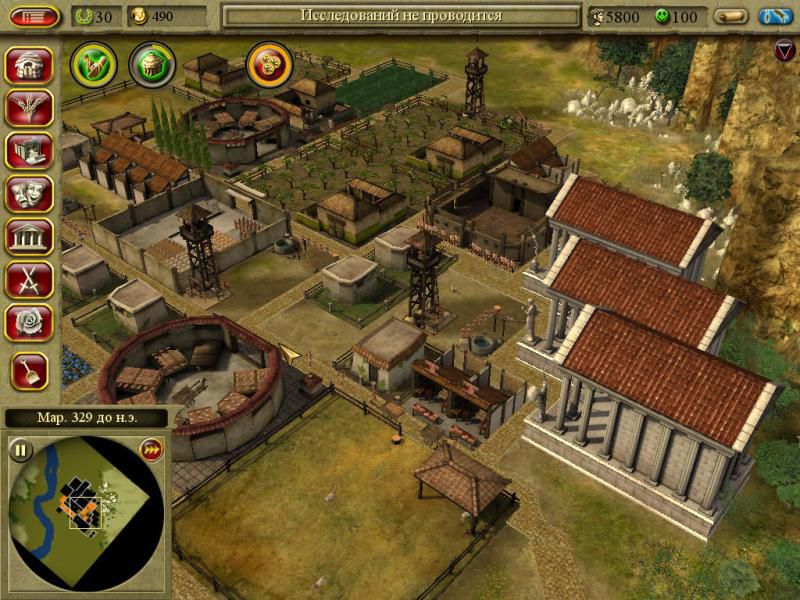Open the temple civic buildings category

[29, 237]
